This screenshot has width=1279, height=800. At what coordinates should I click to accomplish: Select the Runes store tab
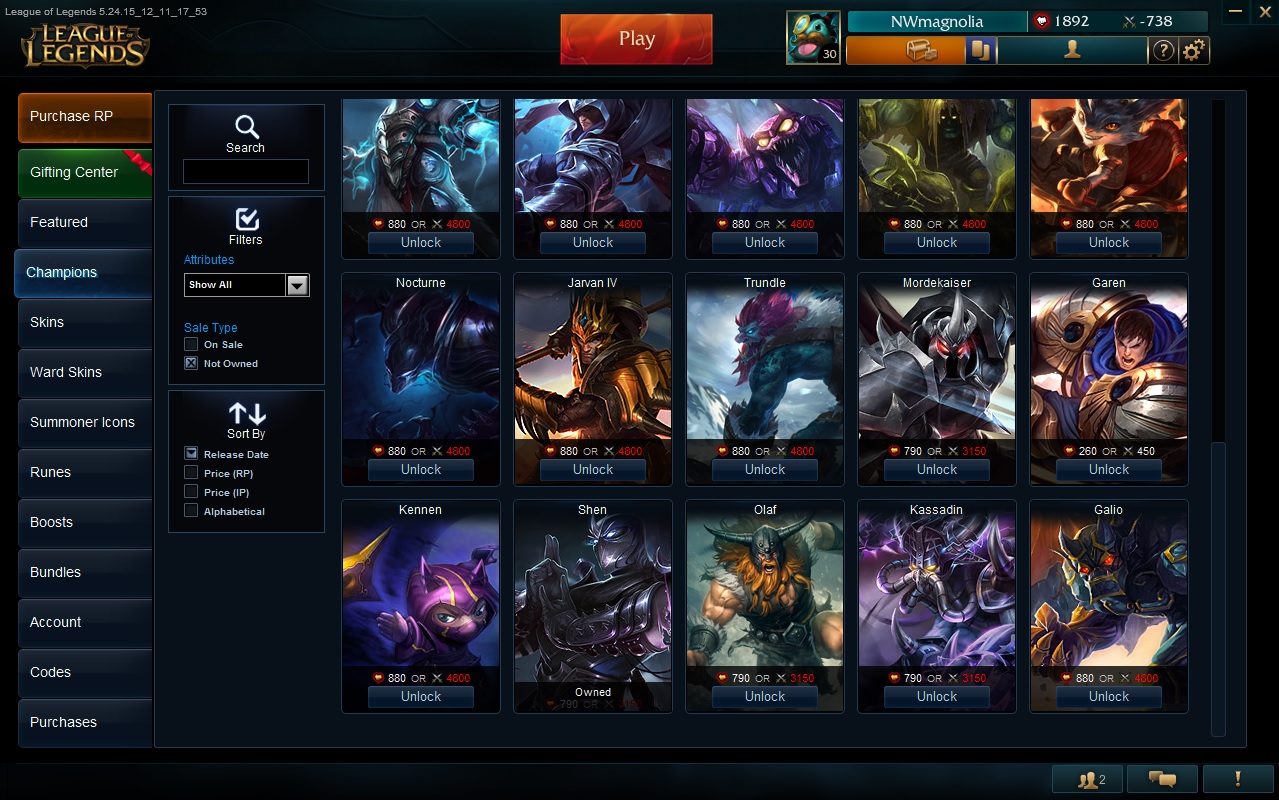coord(85,472)
